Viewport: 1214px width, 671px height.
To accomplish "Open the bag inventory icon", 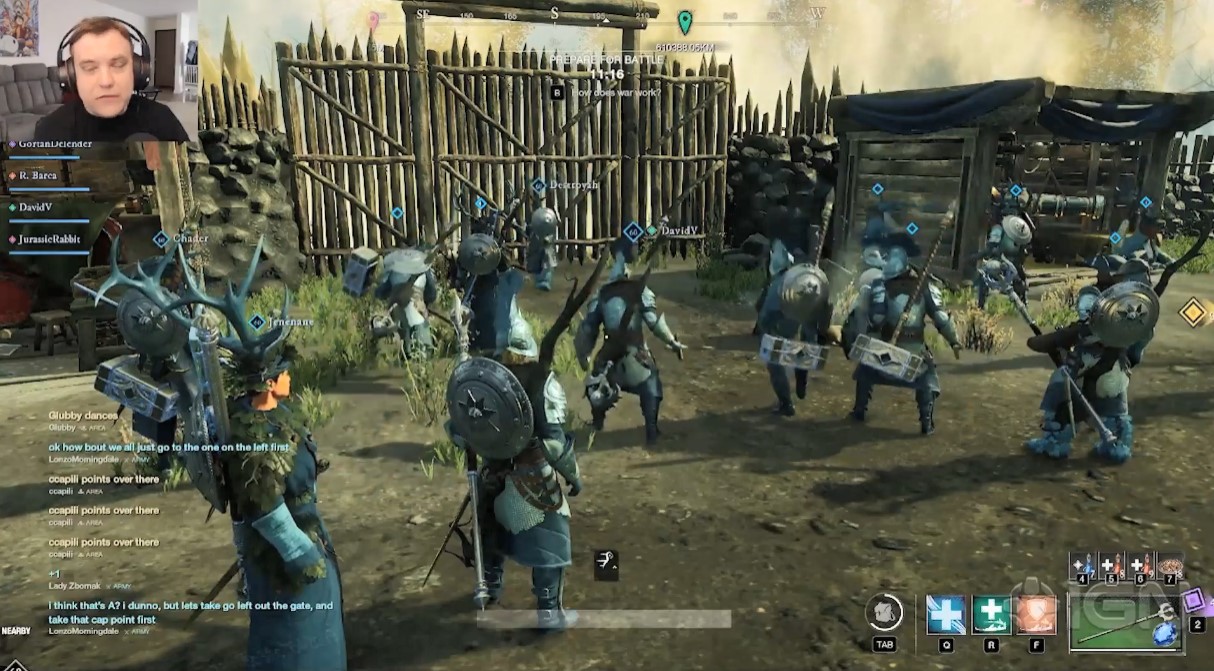I will [885, 613].
